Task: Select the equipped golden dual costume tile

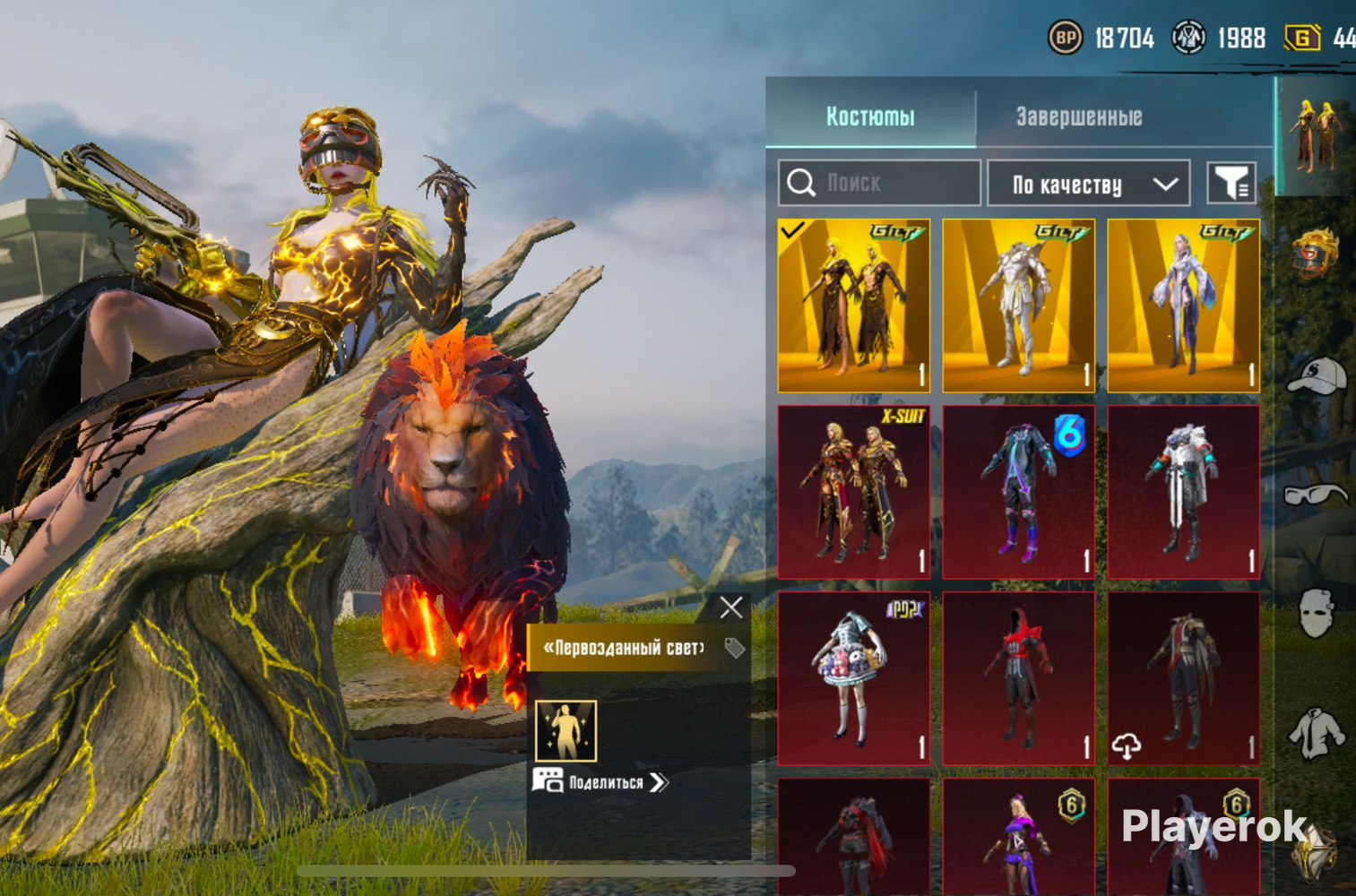Action: click(x=853, y=306)
